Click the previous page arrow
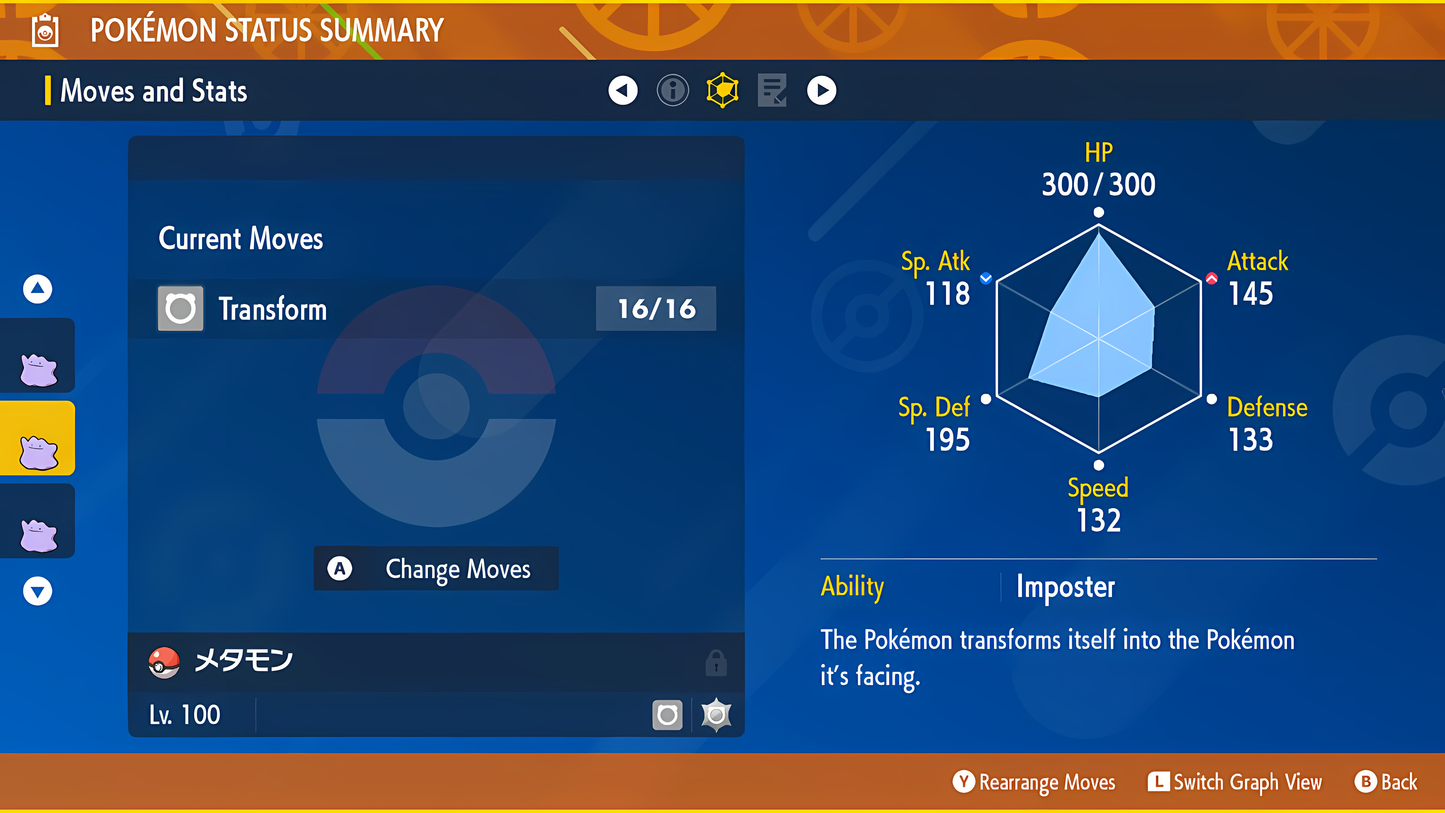Viewport: 1445px width, 813px height. click(622, 90)
